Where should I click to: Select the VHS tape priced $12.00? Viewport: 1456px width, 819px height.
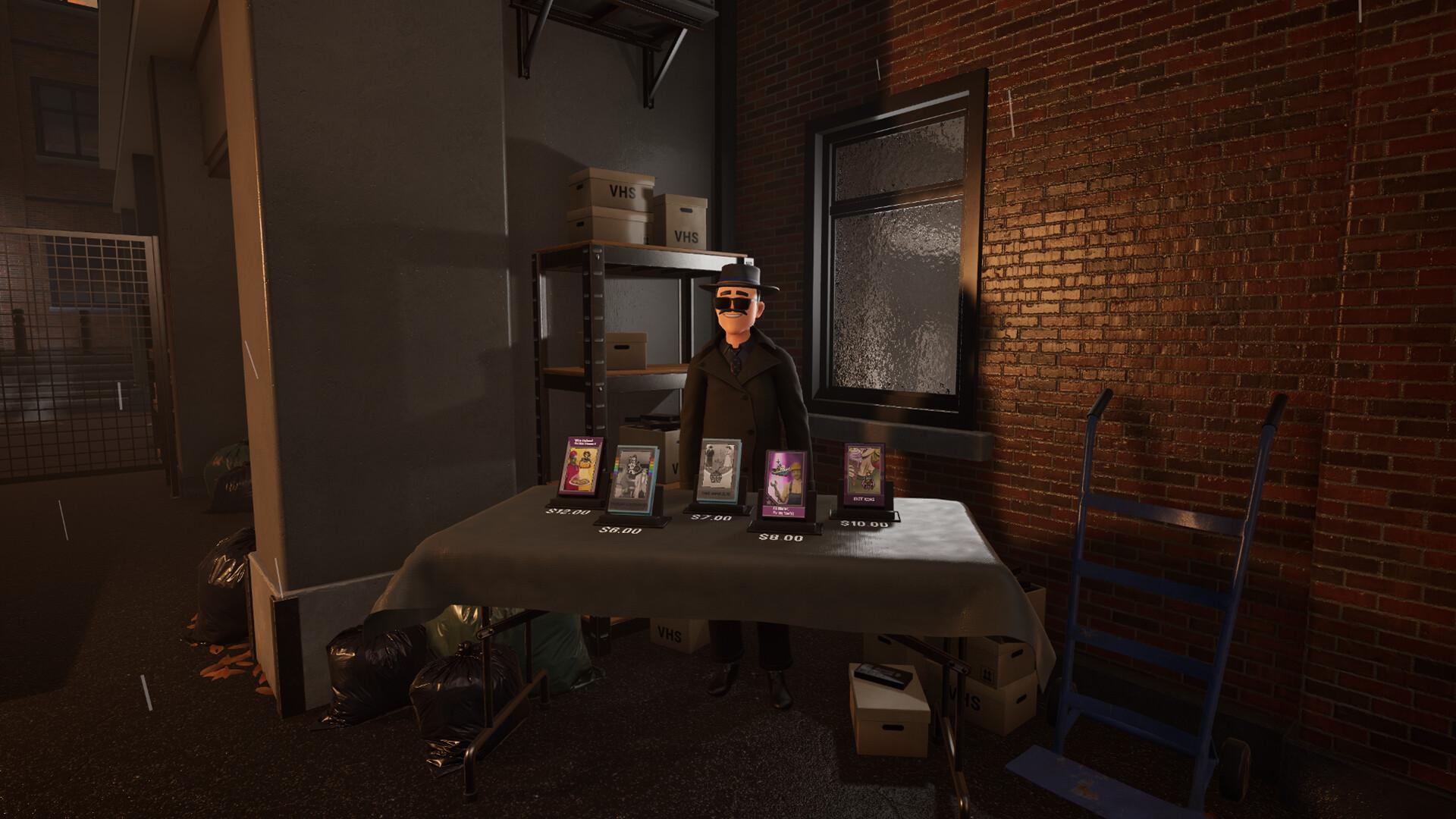point(582,466)
